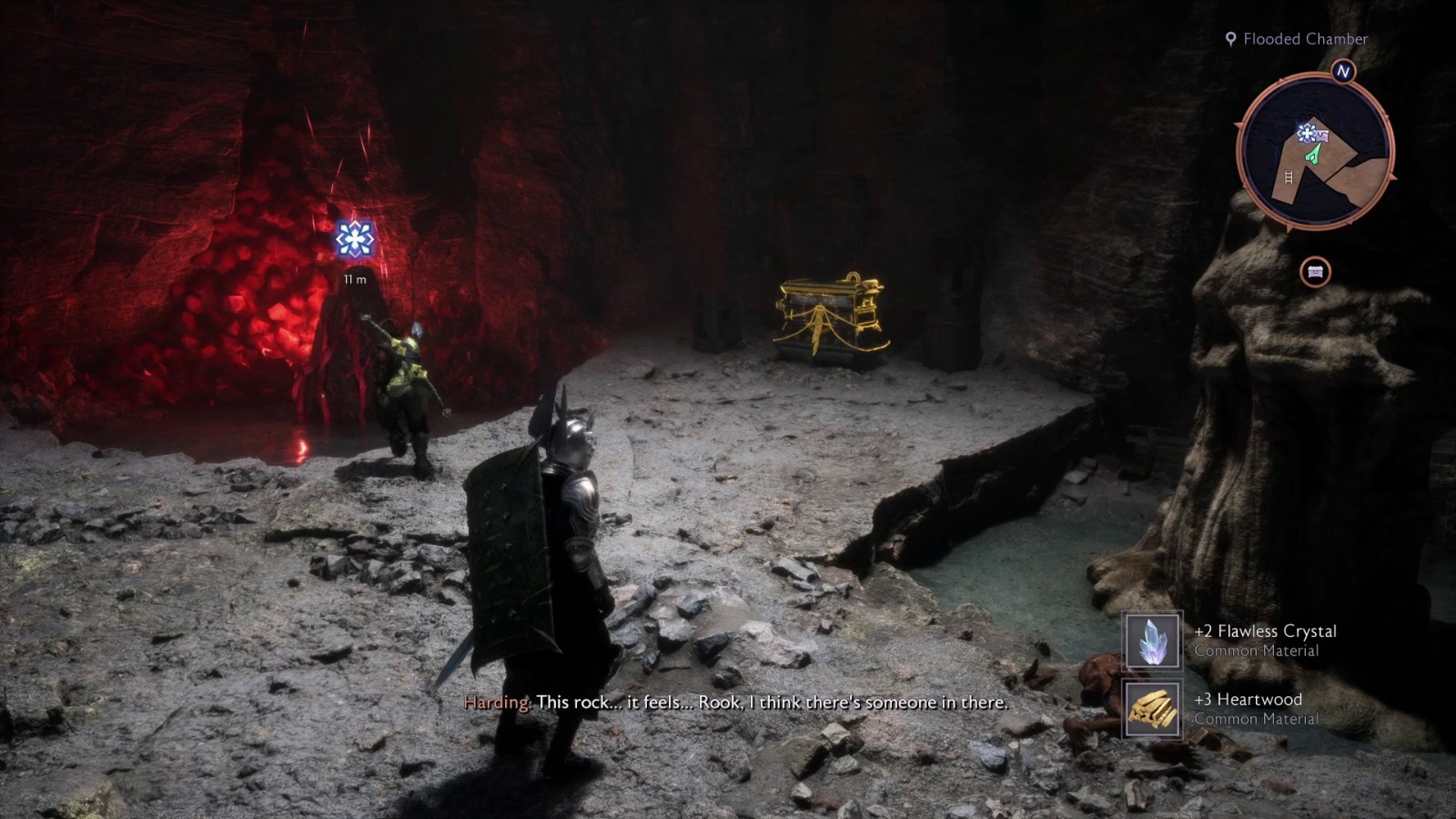Select the N compass marker above the minimap
This screenshot has height=819, width=1456.
point(1342,70)
